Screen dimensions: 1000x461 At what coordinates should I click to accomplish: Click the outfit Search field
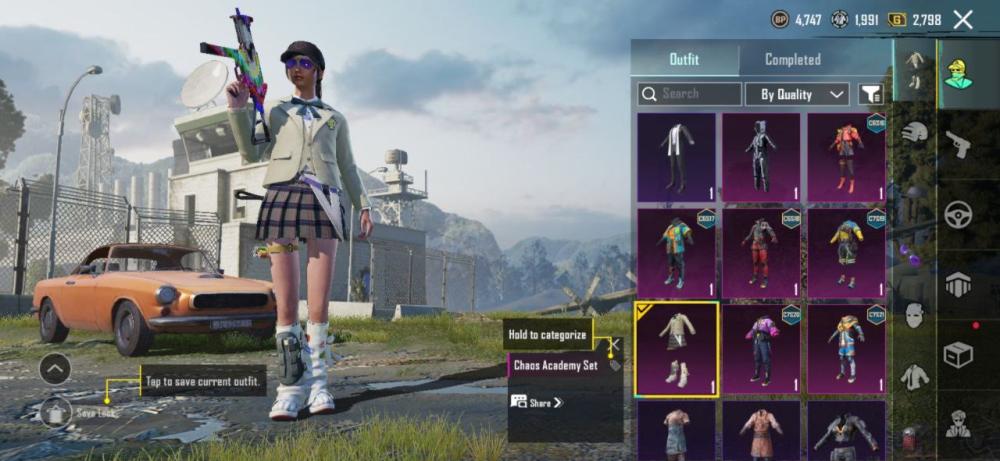[x=690, y=94]
